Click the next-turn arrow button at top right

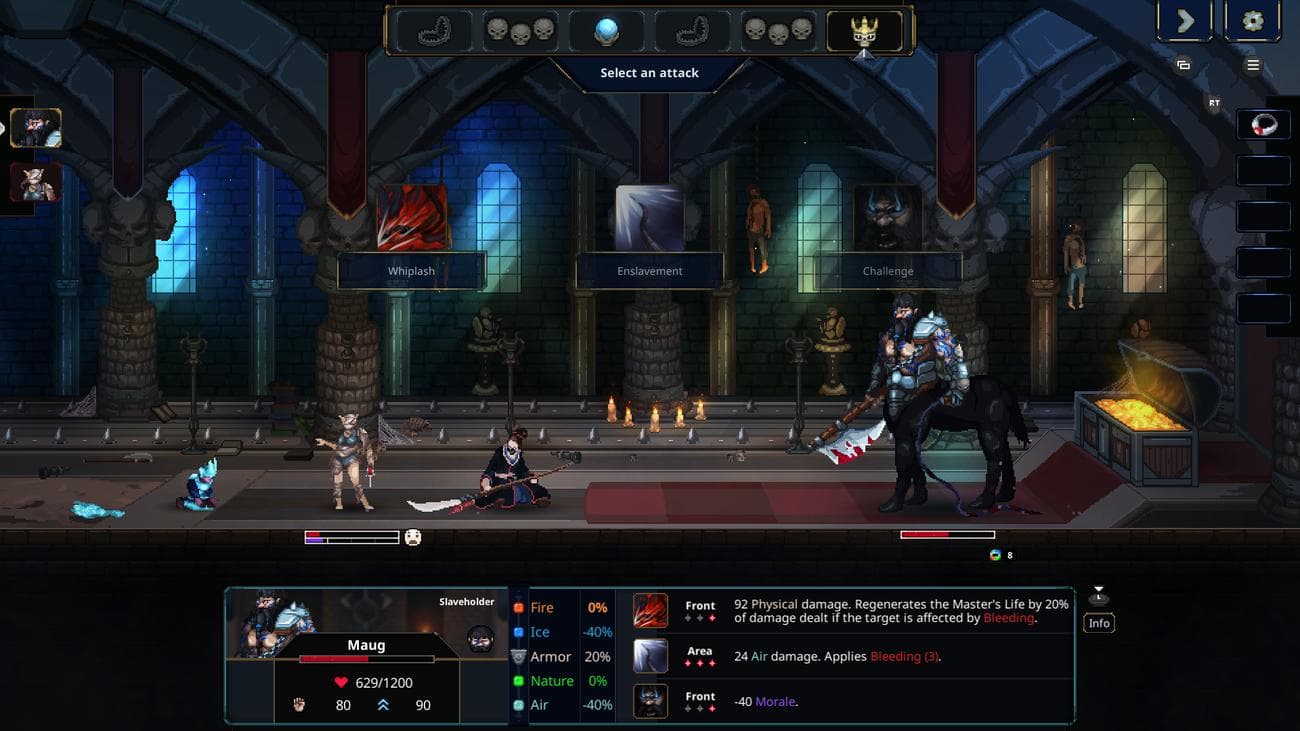(x=1184, y=19)
